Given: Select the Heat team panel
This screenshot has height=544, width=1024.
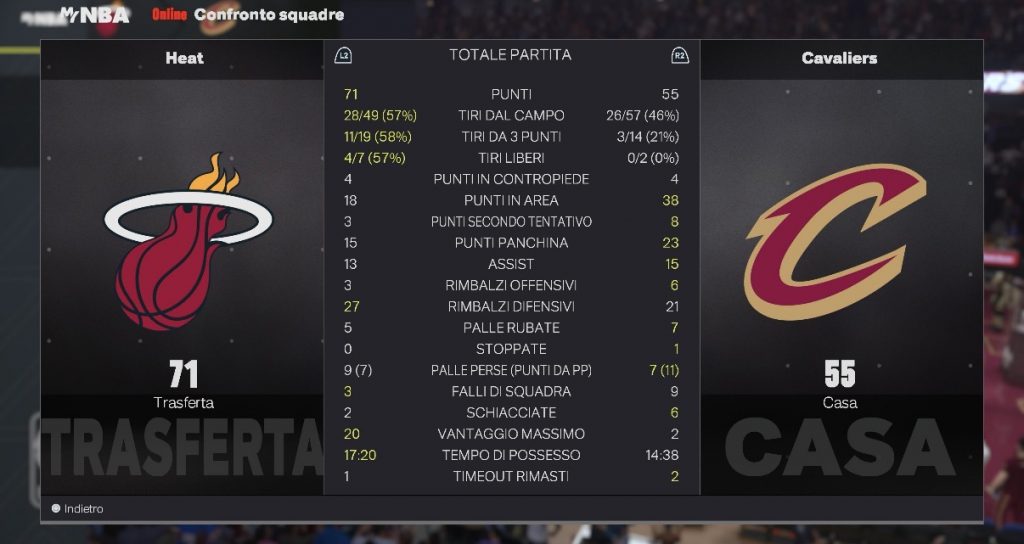Looking at the screenshot, I should point(184,268).
